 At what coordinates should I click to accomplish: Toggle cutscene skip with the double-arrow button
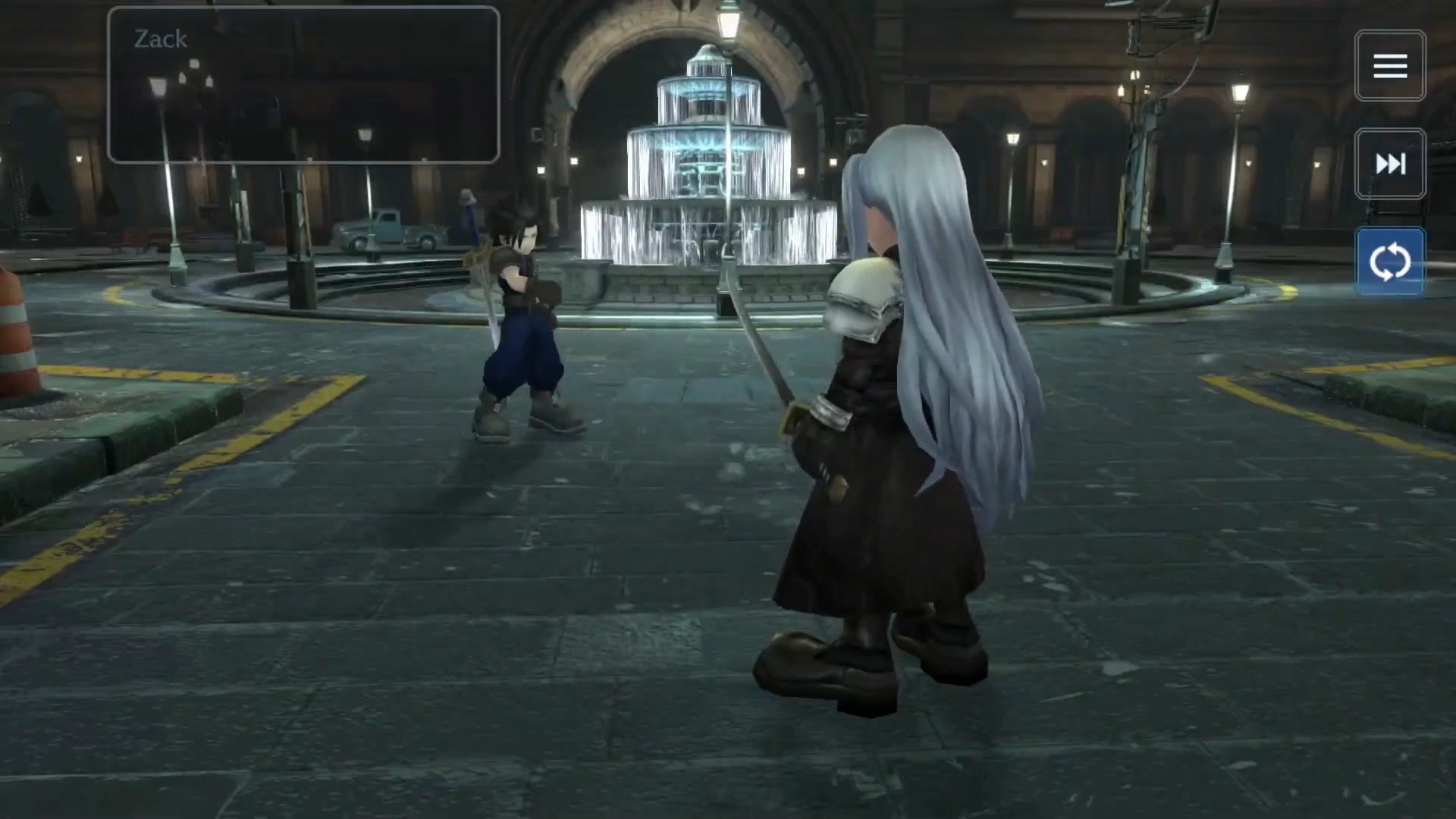(x=1390, y=163)
